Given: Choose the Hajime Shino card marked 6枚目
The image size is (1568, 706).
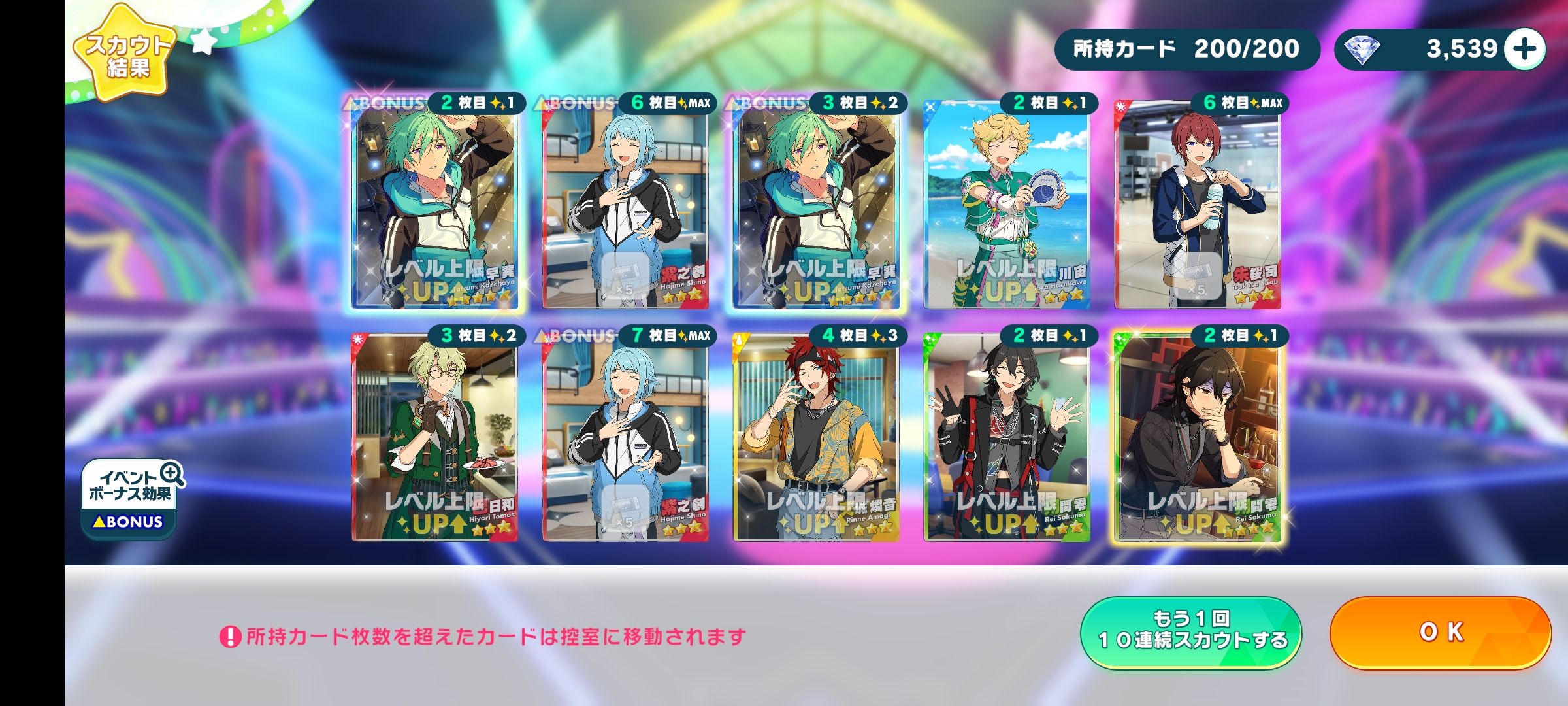Looking at the screenshot, I should pos(625,206).
